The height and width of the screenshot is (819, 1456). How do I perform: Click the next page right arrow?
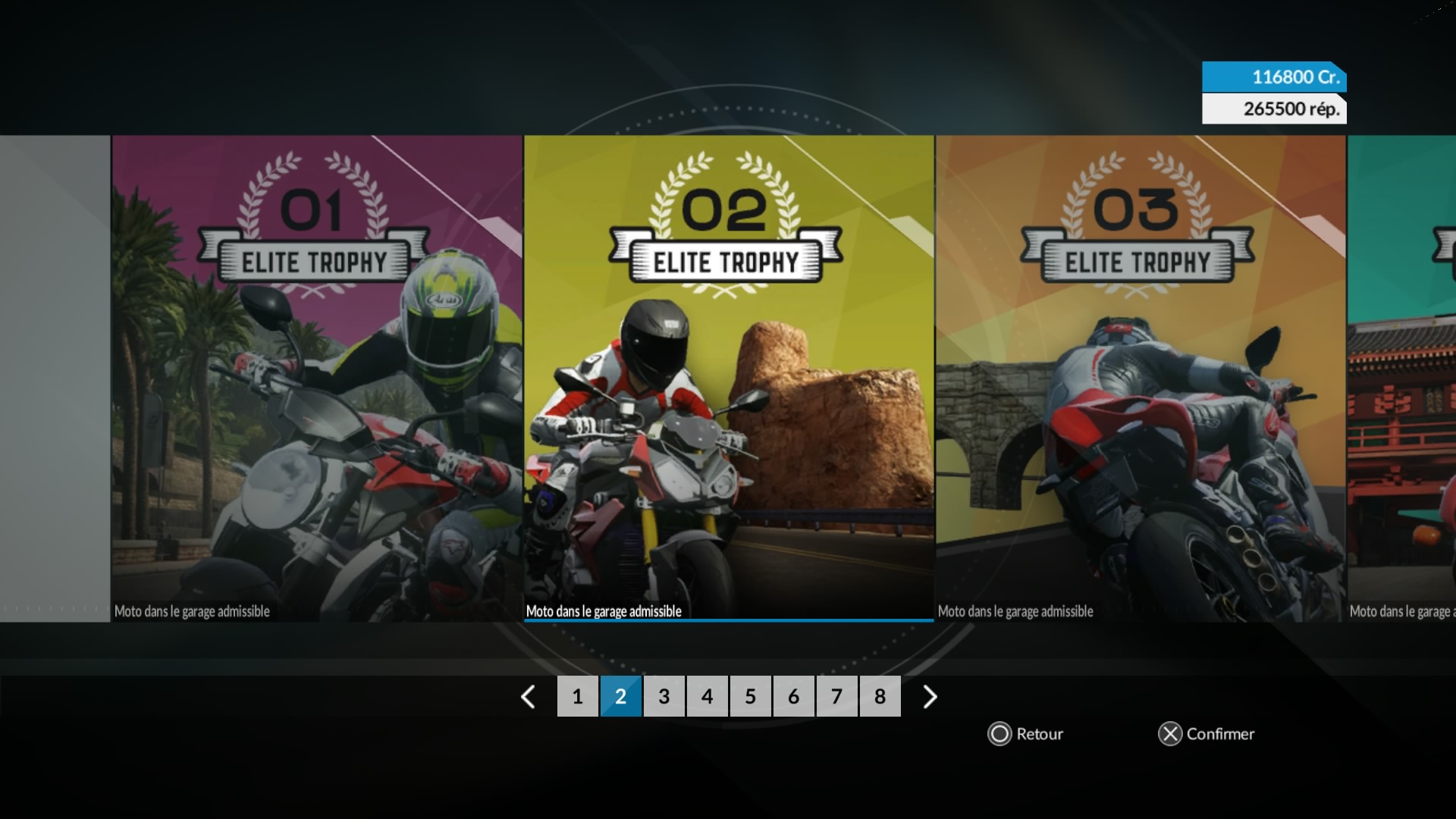tap(930, 696)
